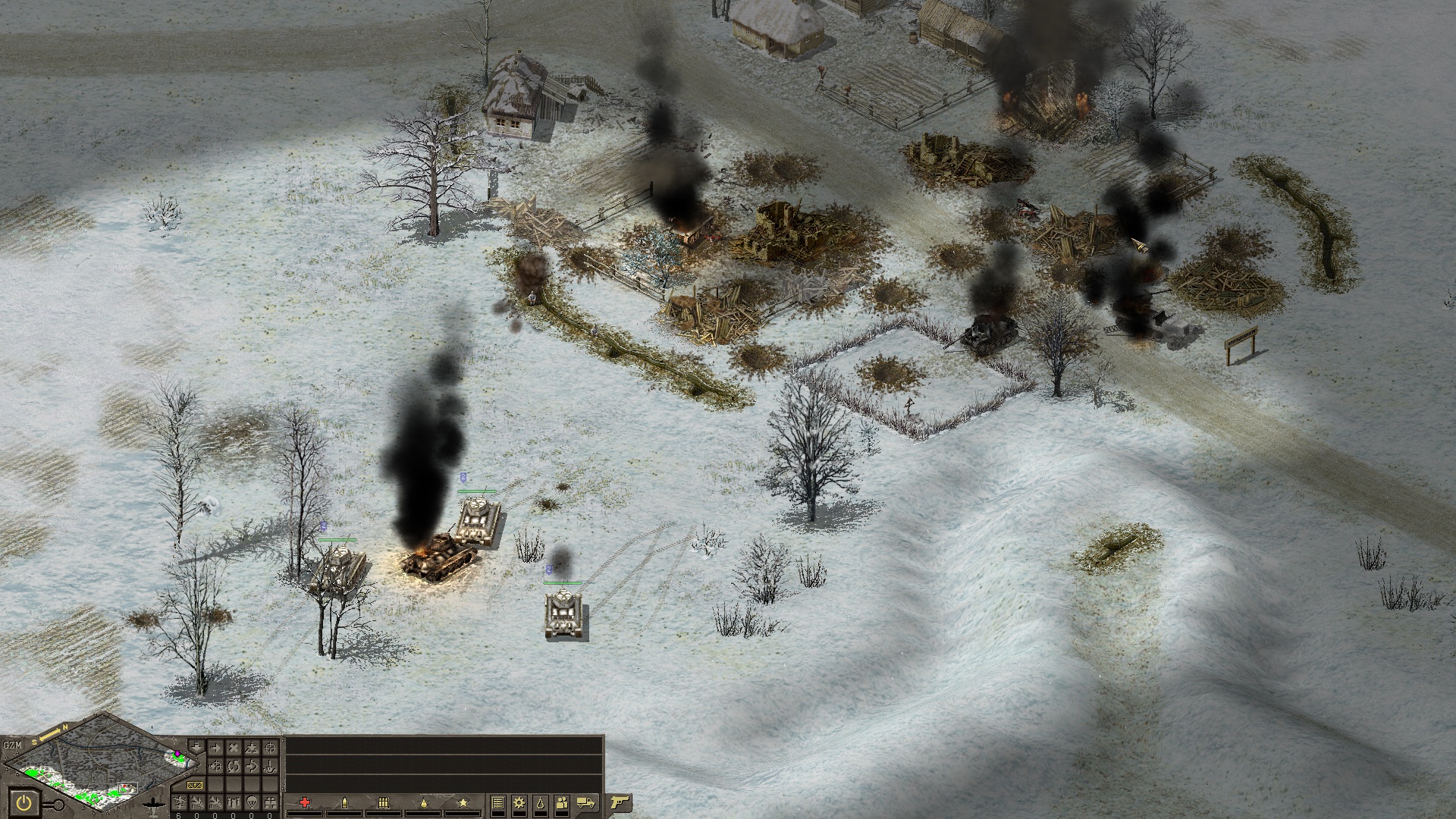Select the truck icon tab
The height and width of the screenshot is (819, 1456).
(x=585, y=802)
